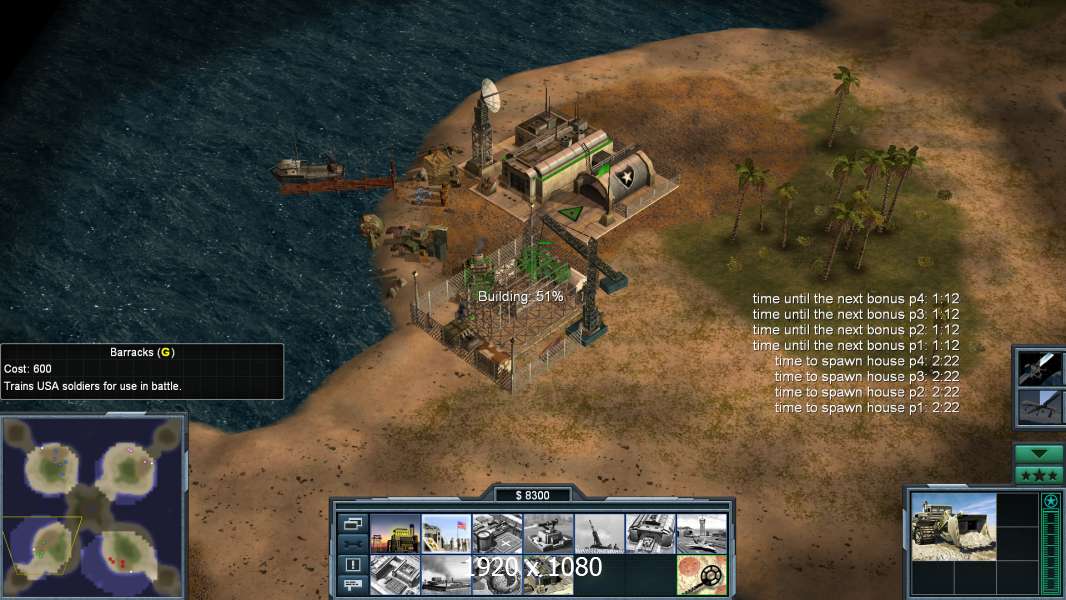Open the options button with overlapping windows icon
Viewport: 1066px width, 600px height.
tap(352, 523)
